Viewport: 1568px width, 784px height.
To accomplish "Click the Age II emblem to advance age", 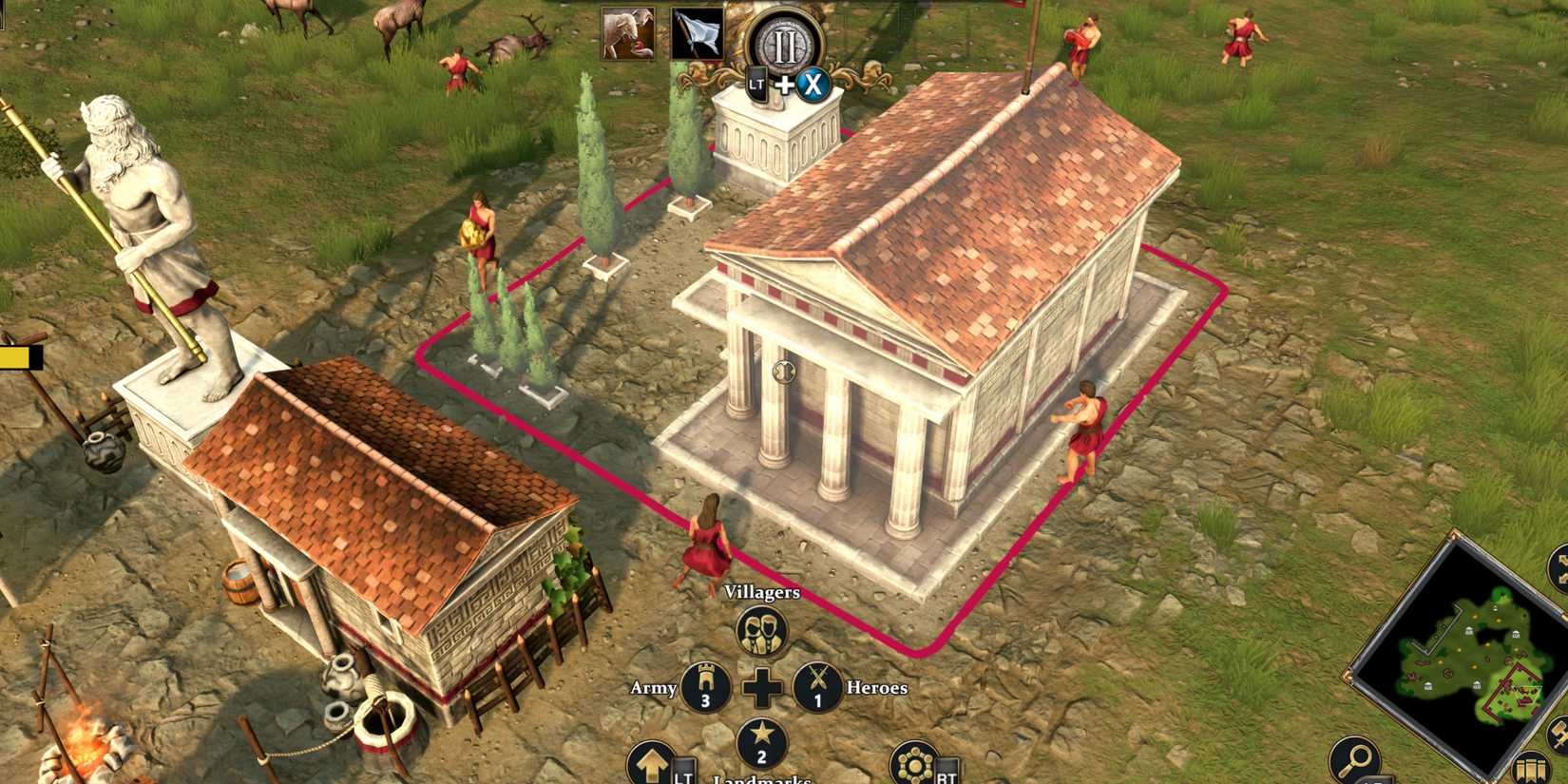I will point(784,43).
